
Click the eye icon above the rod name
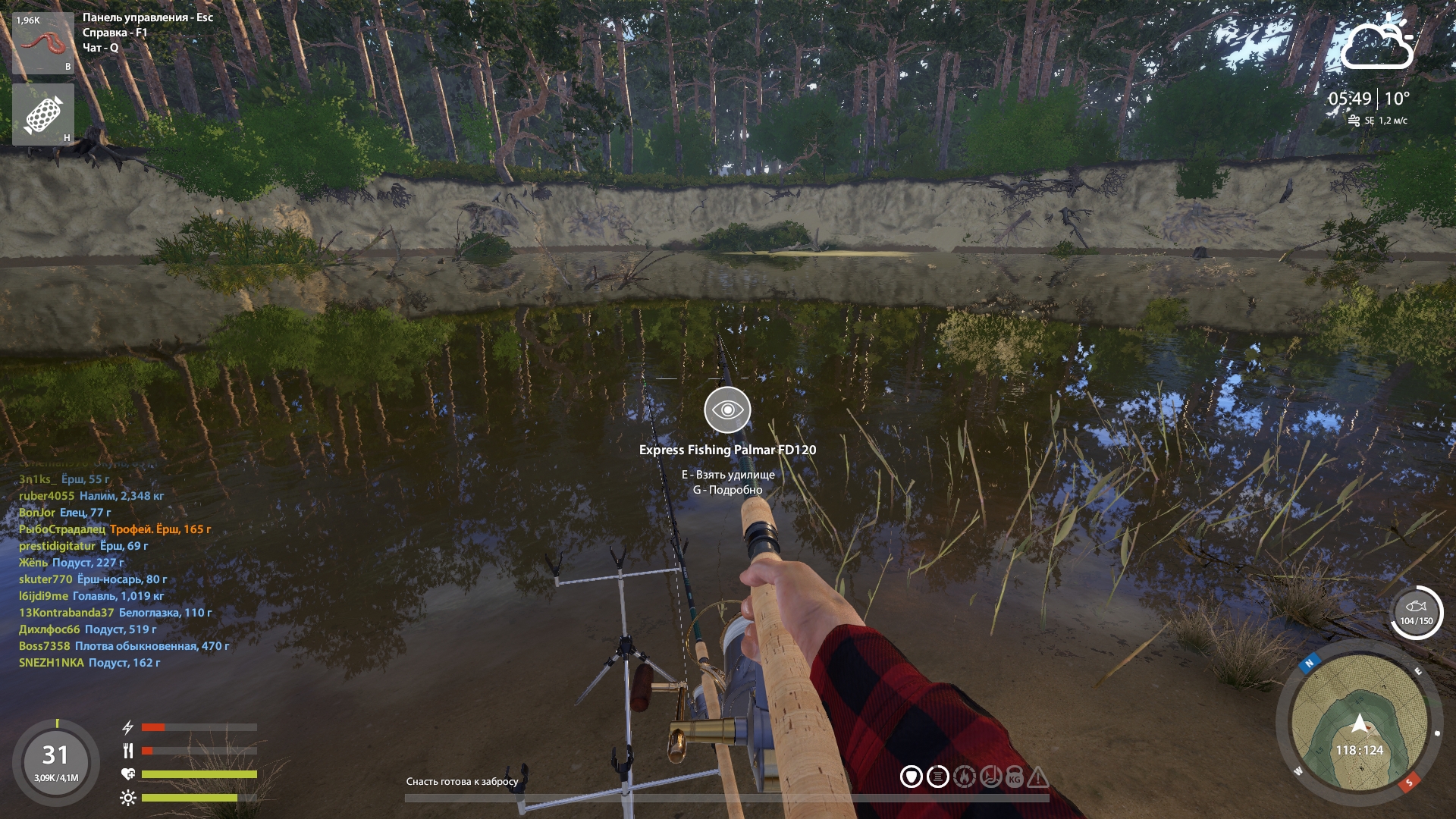pyautogui.click(x=727, y=409)
